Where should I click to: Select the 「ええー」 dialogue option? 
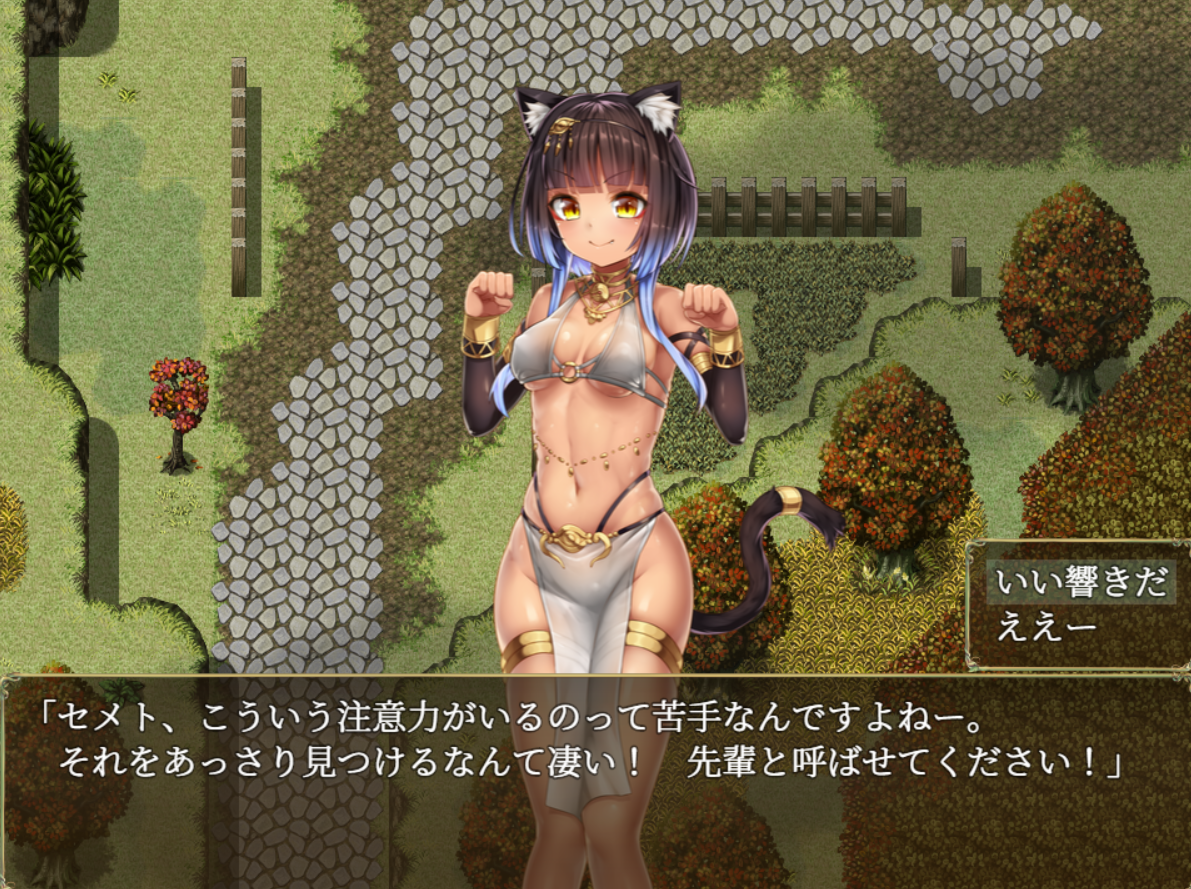(x=1046, y=627)
